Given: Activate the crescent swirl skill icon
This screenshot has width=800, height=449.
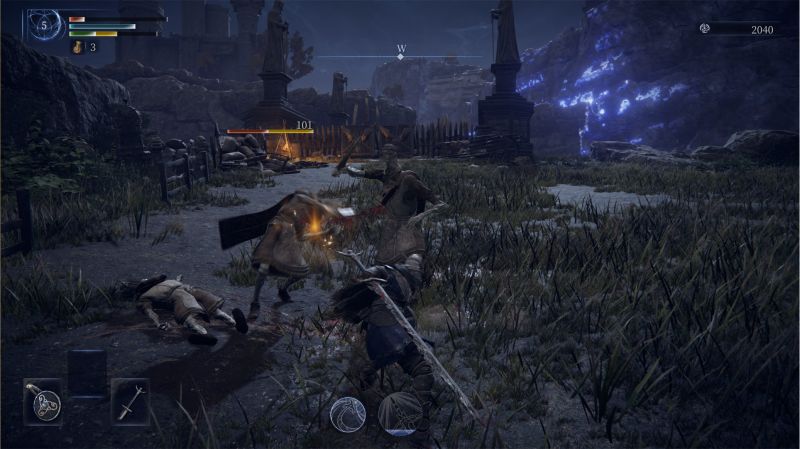Looking at the screenshot, I should [348, 414].
